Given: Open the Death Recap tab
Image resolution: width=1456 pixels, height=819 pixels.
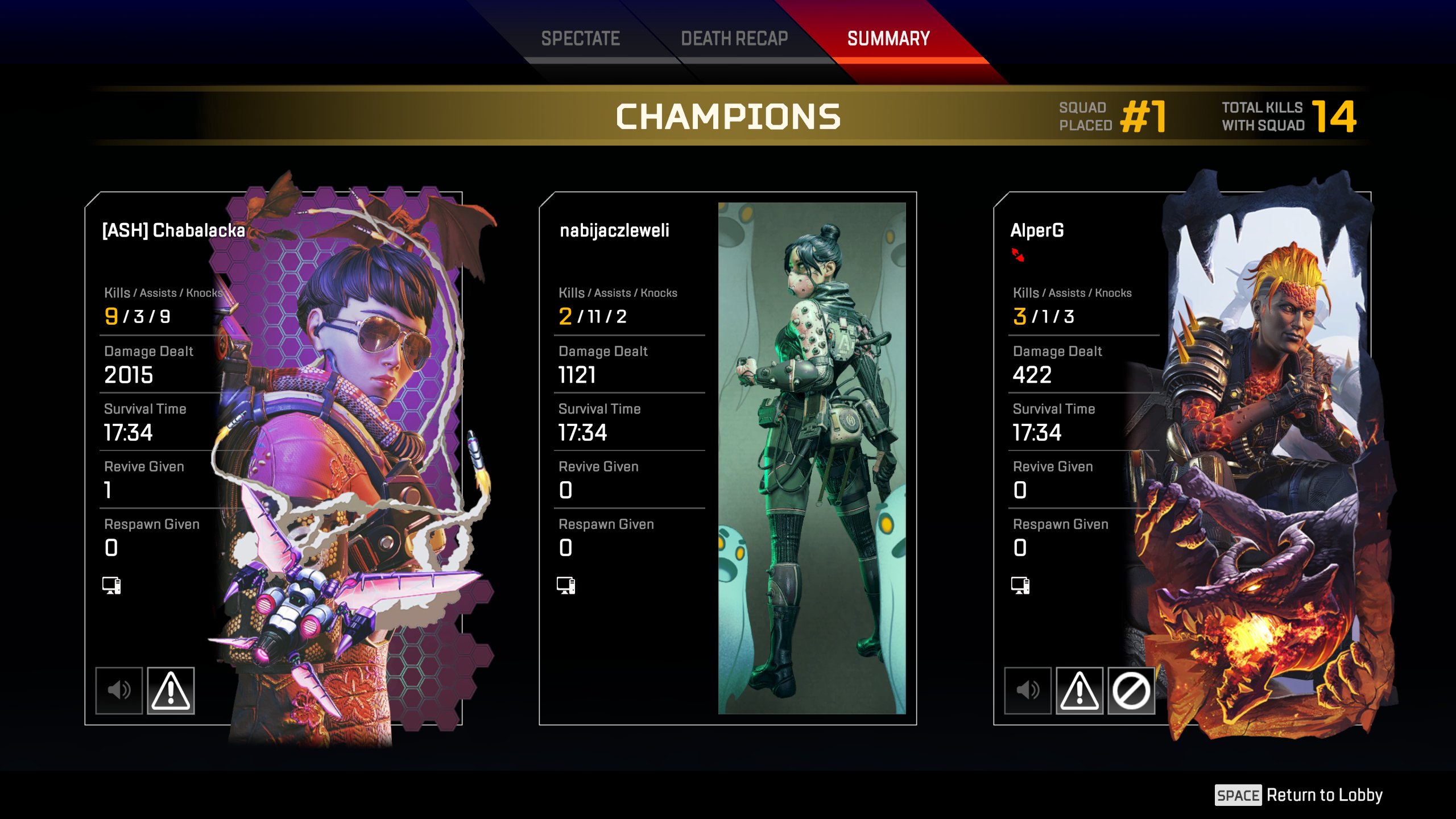Looking at the screenshot, I should click(734, 39).
